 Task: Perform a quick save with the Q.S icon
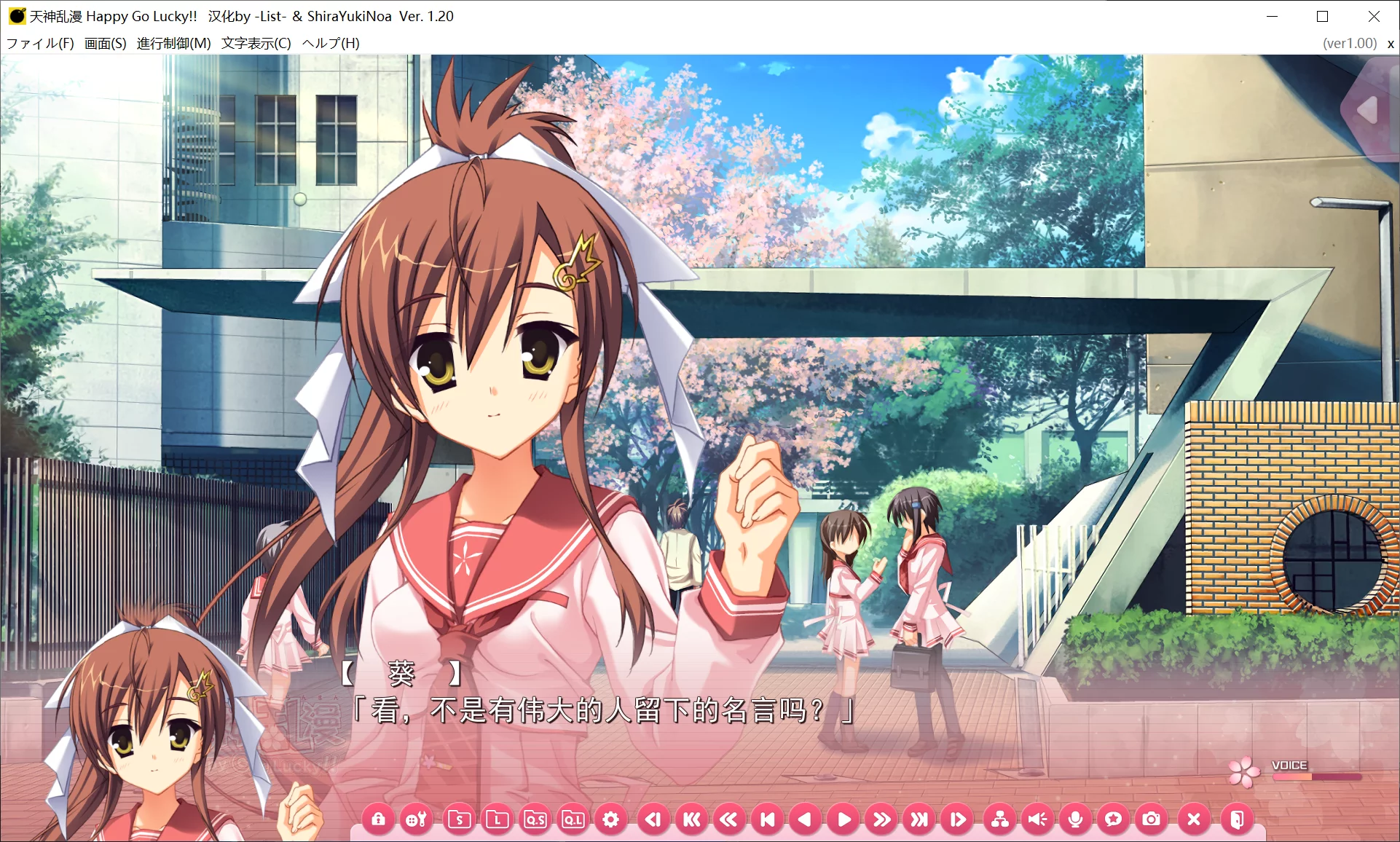pos(536,819)
